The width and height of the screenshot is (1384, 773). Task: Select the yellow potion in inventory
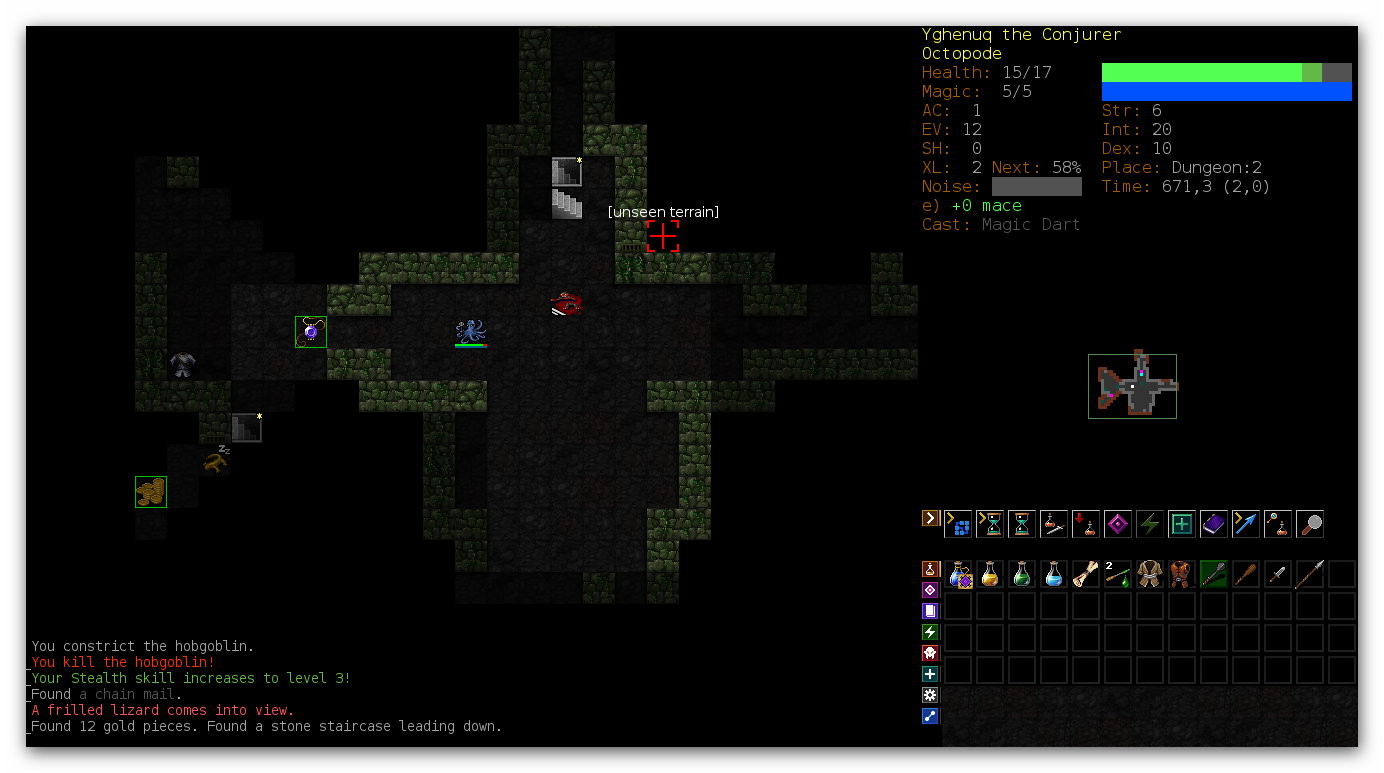[x=990, y=574]
